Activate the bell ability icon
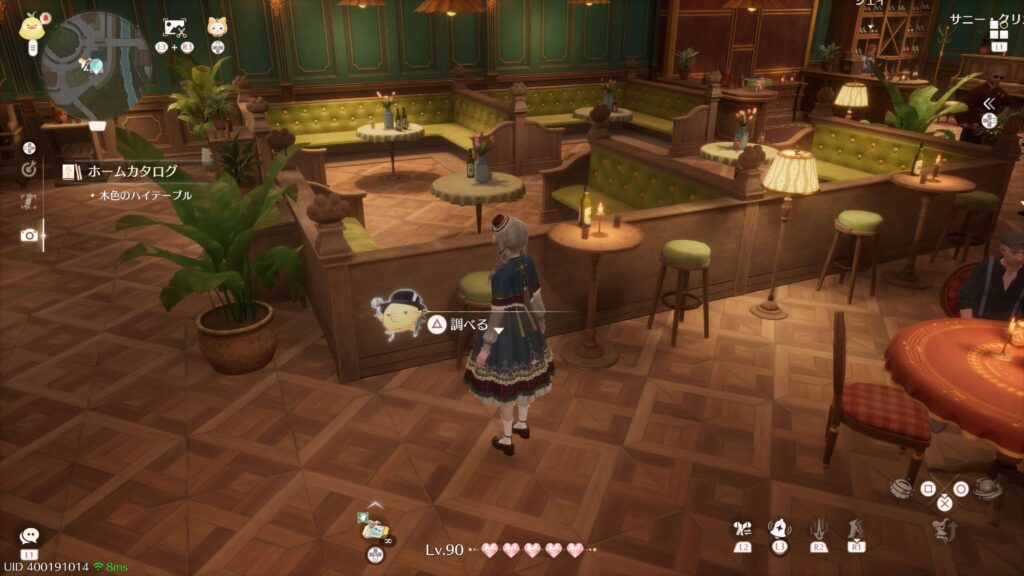1024x576 pixels. [776, 528]
